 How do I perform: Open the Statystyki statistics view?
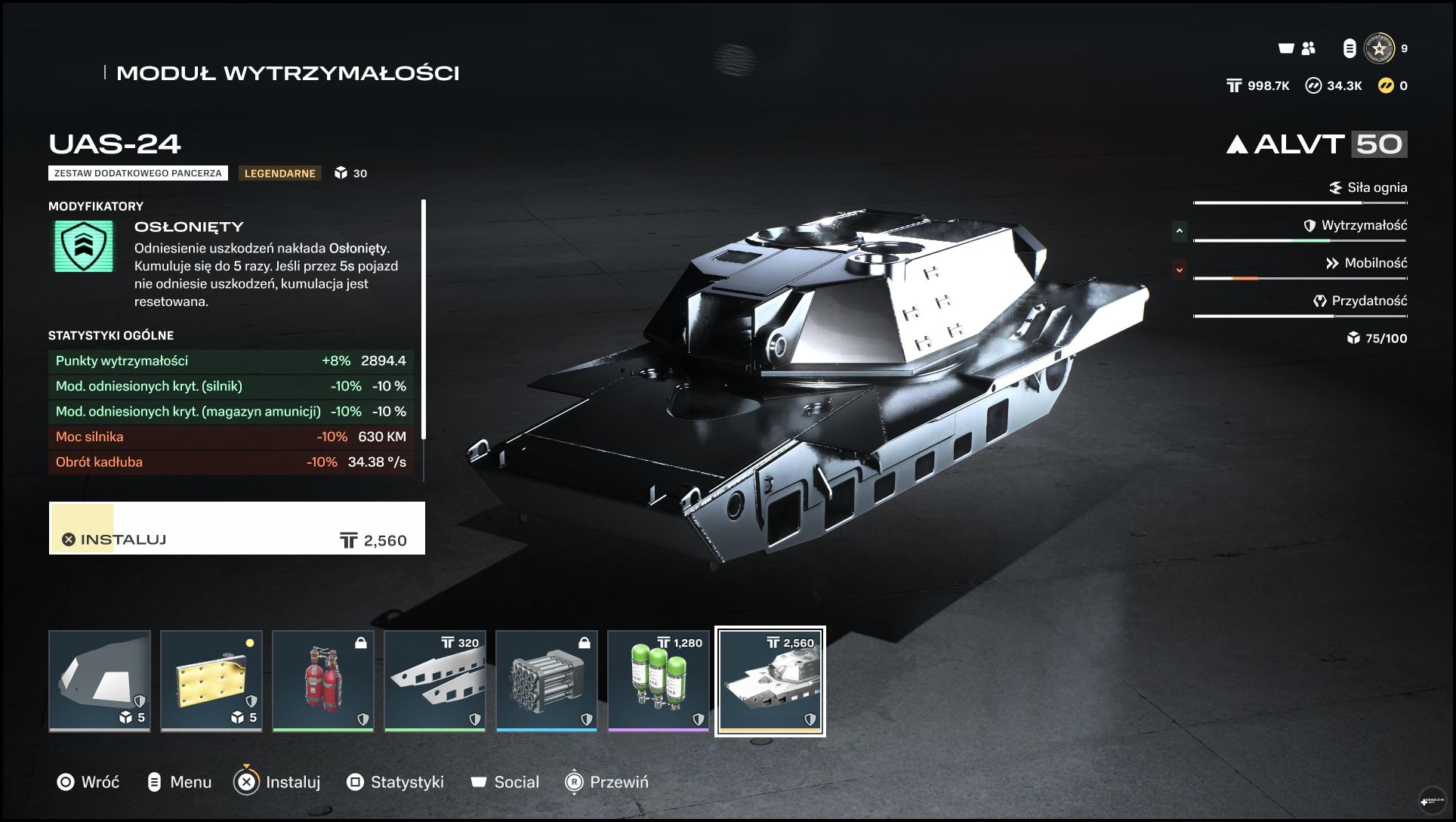pos(395,782)
